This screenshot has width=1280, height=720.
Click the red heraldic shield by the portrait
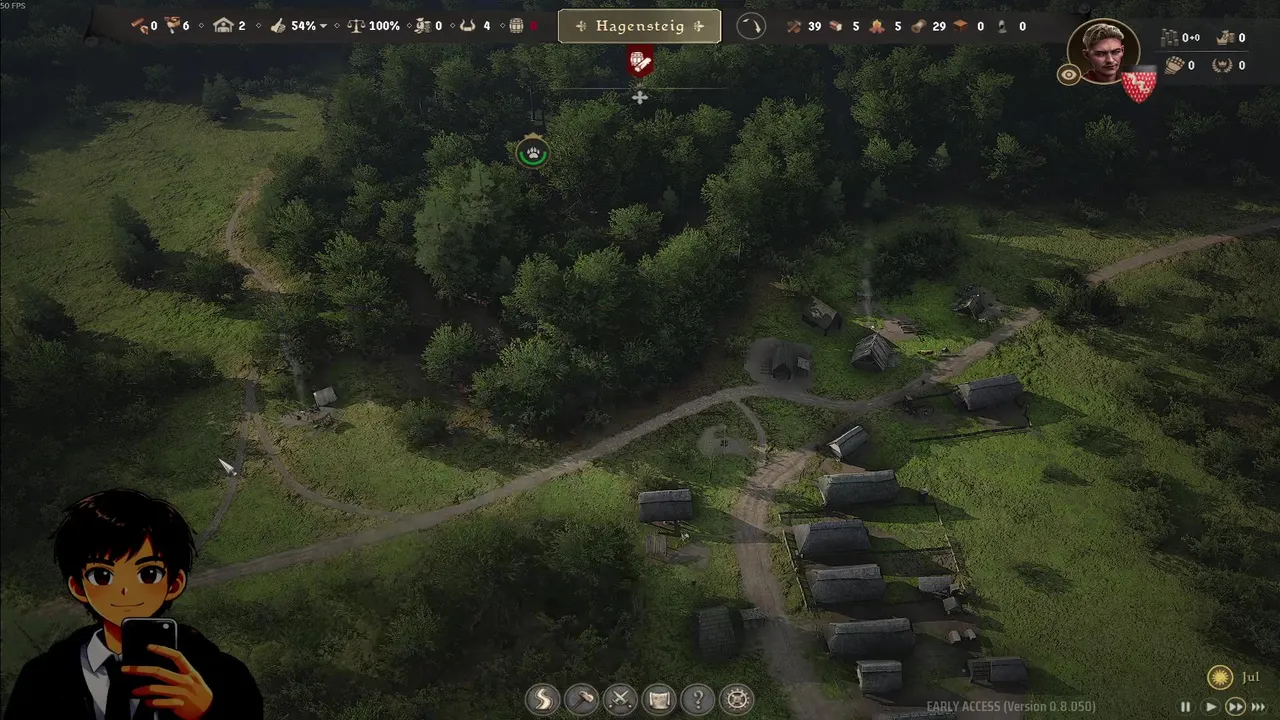(x=1138, y=87)
